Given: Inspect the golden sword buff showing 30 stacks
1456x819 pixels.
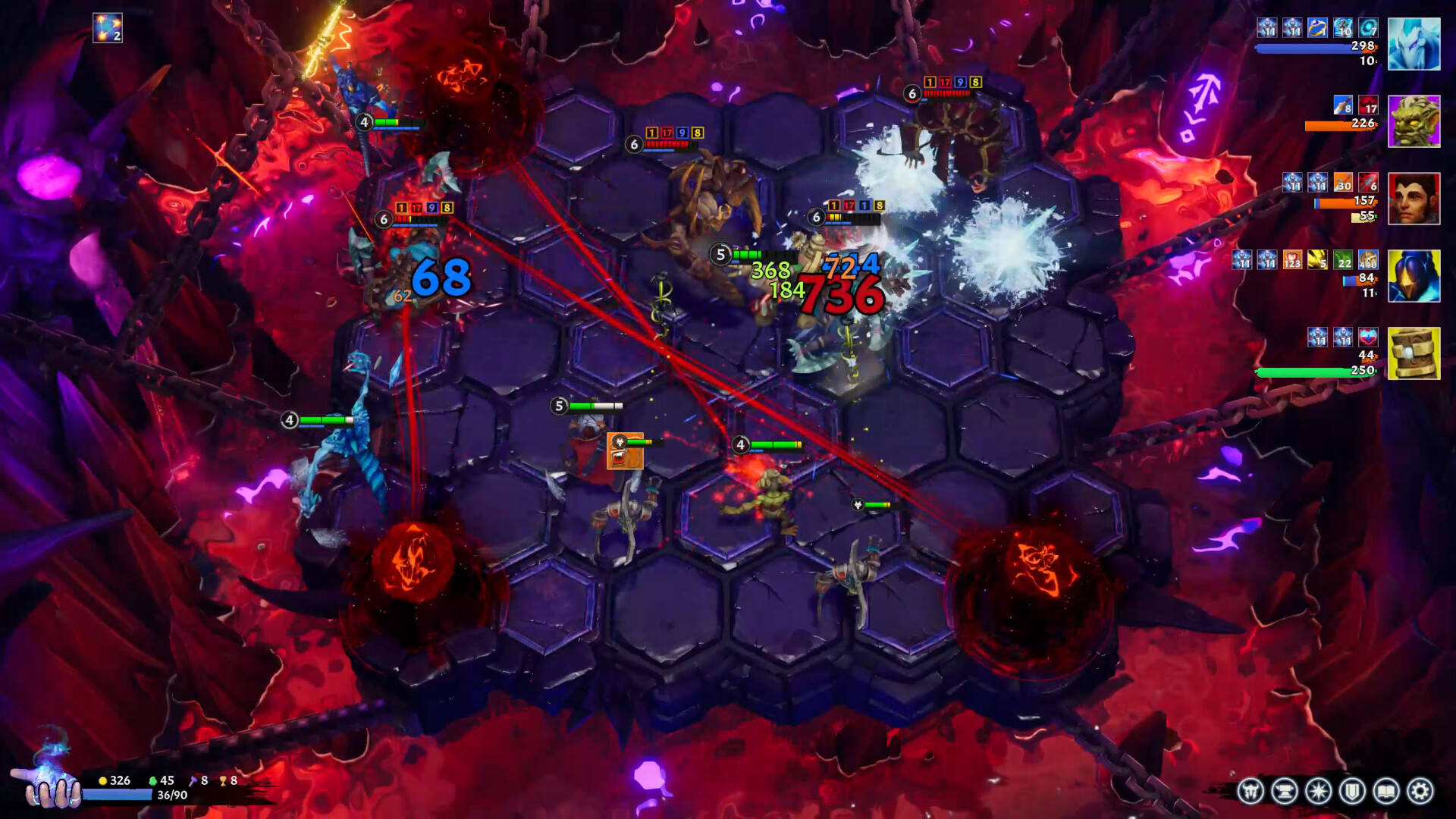Looking at the screenshot, I should click(1342, 184).
